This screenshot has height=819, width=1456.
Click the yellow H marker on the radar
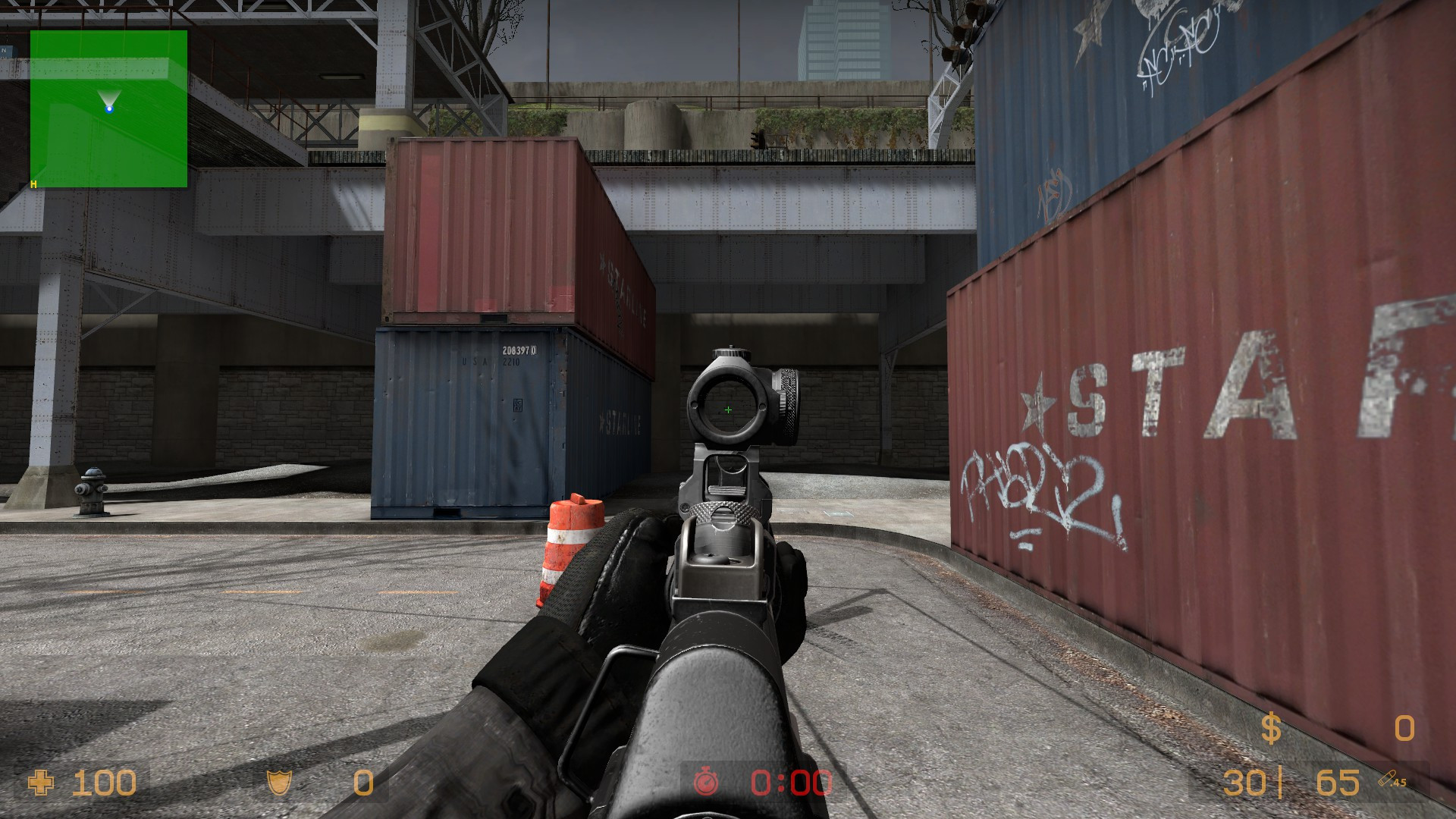pos(32,183)
